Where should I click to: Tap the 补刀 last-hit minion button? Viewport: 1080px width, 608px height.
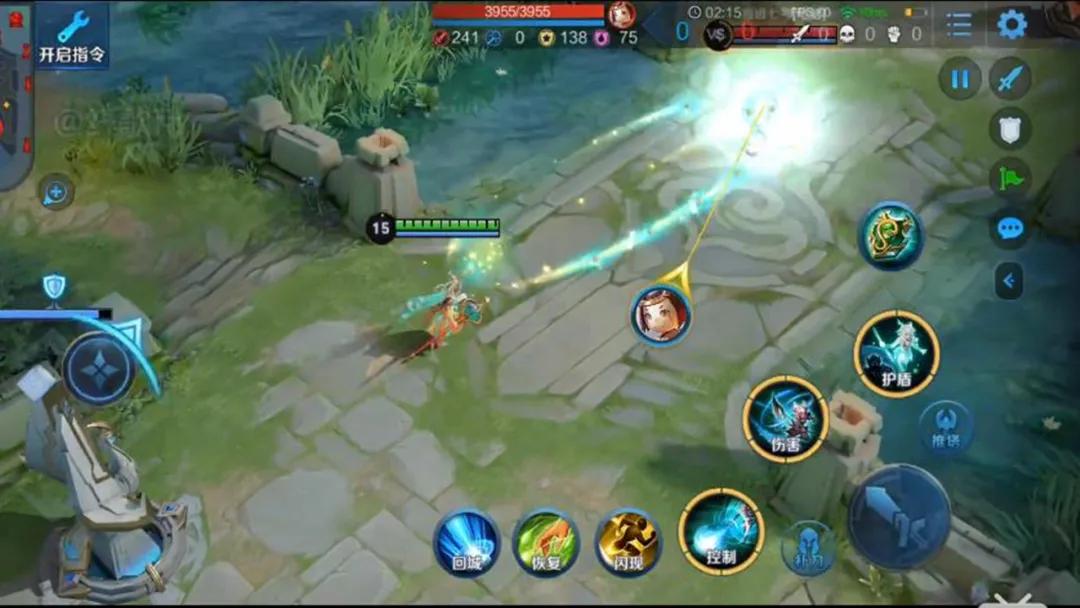tap(809, 549)
